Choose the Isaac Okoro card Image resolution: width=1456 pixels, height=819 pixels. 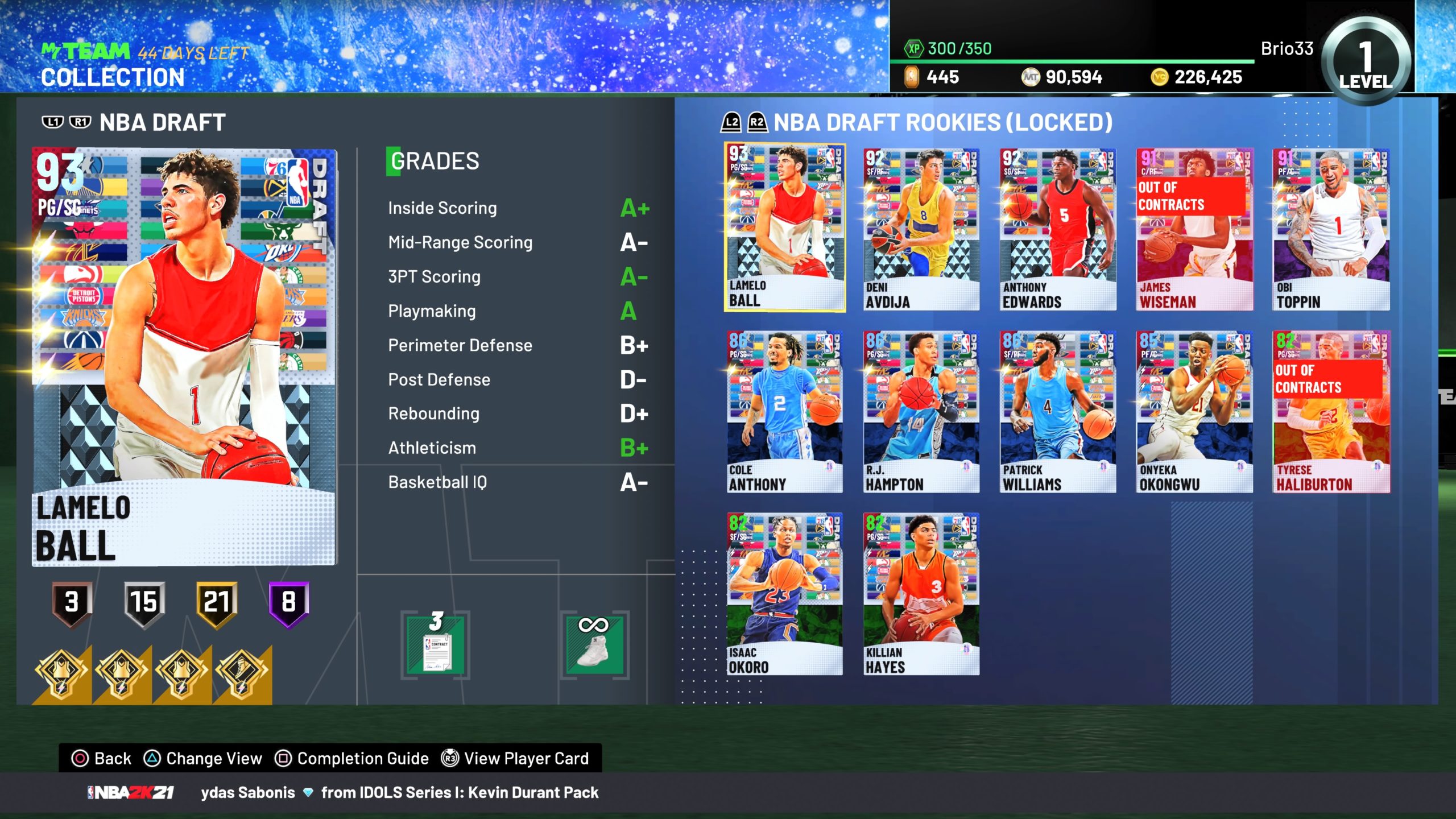pyautogui.click(x=785, y=594)
